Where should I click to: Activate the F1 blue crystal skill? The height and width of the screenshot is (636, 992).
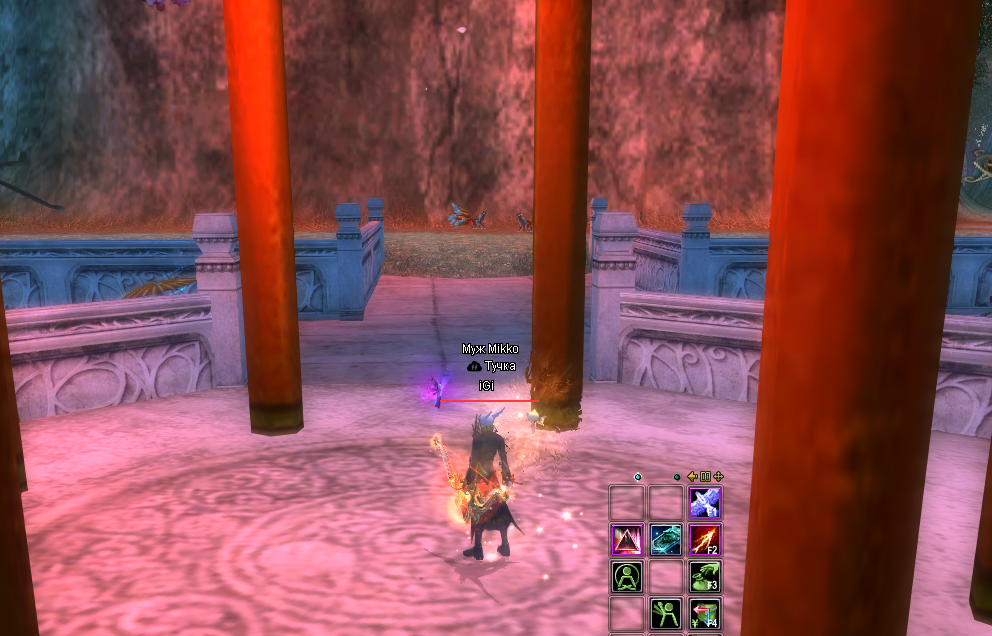tap(705, 502)
